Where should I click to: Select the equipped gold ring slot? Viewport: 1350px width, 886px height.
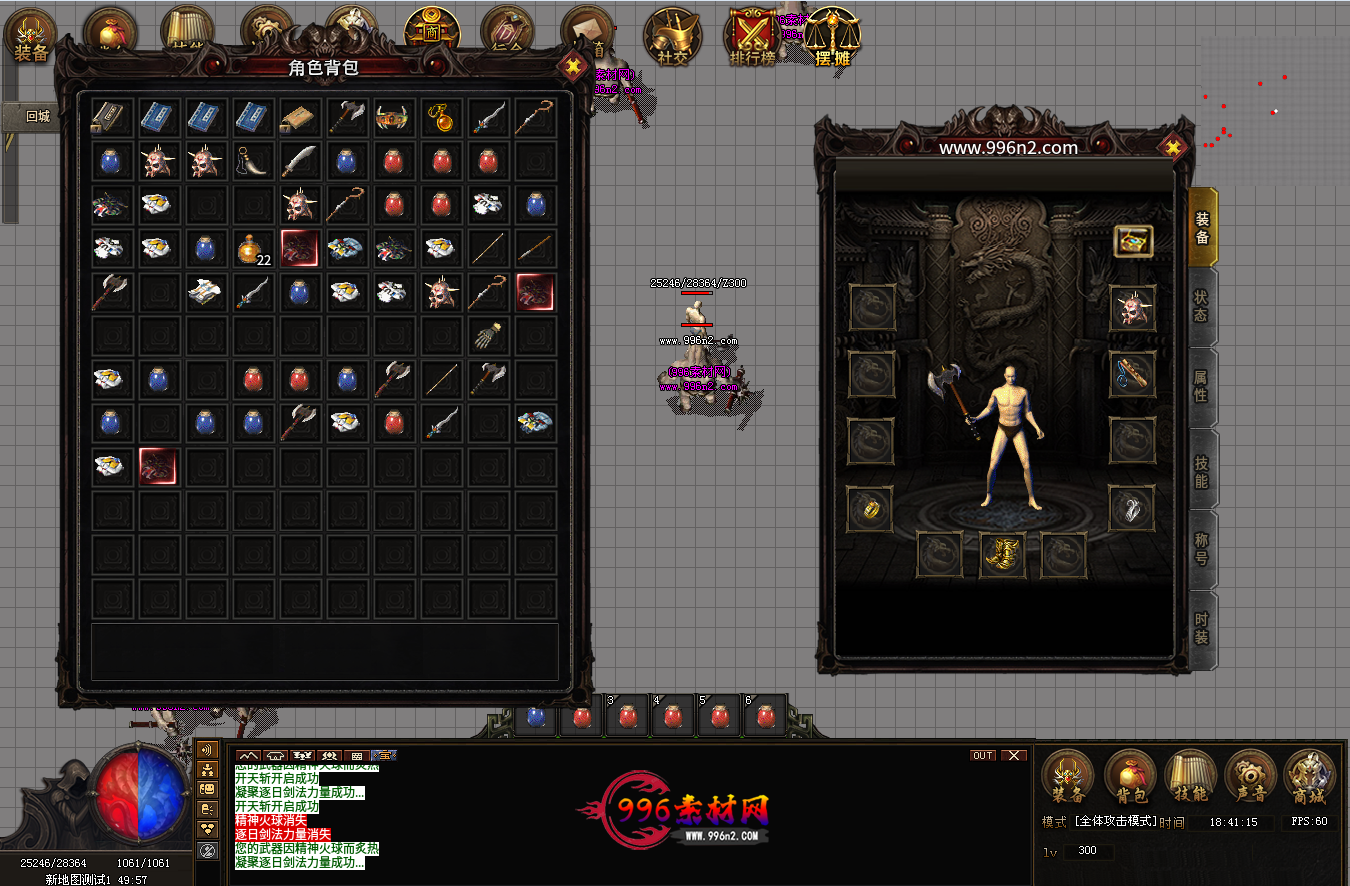coord(872,509)
